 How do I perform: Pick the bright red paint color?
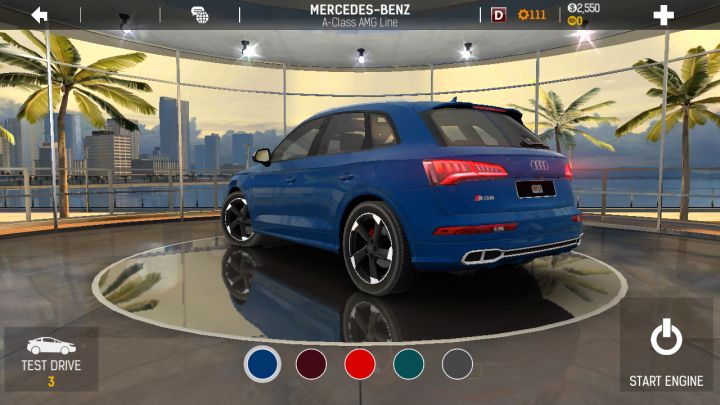[x=360, y=363]
